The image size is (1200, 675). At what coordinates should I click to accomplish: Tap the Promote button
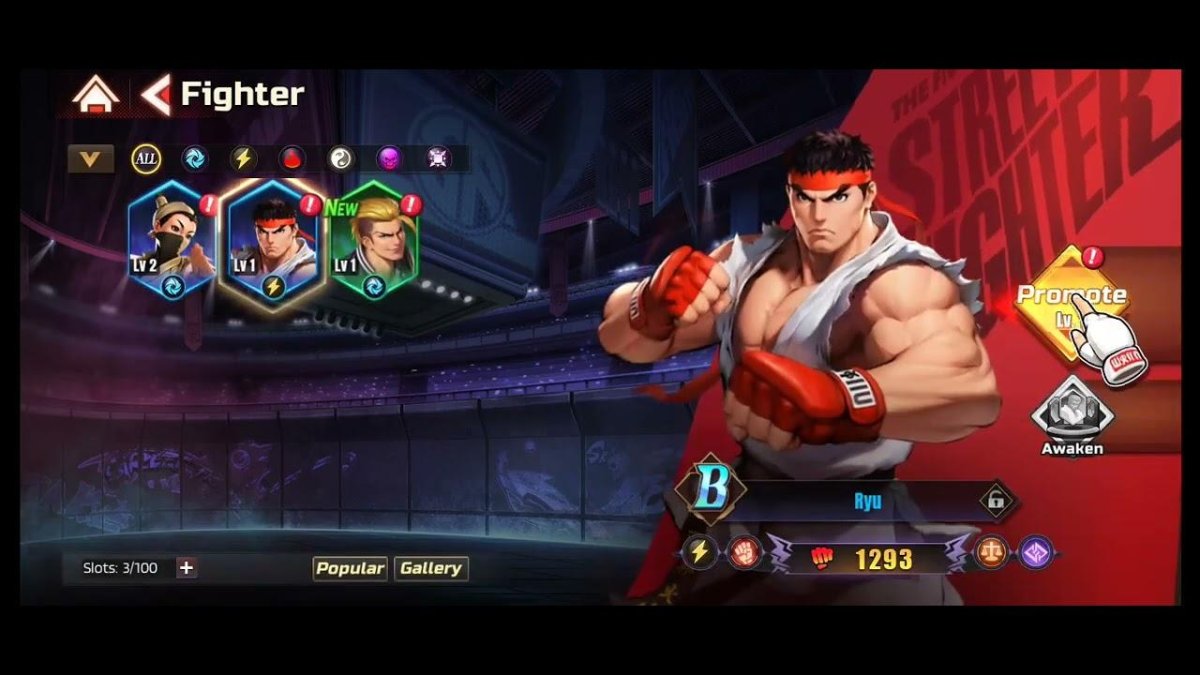click(1070, 300)
